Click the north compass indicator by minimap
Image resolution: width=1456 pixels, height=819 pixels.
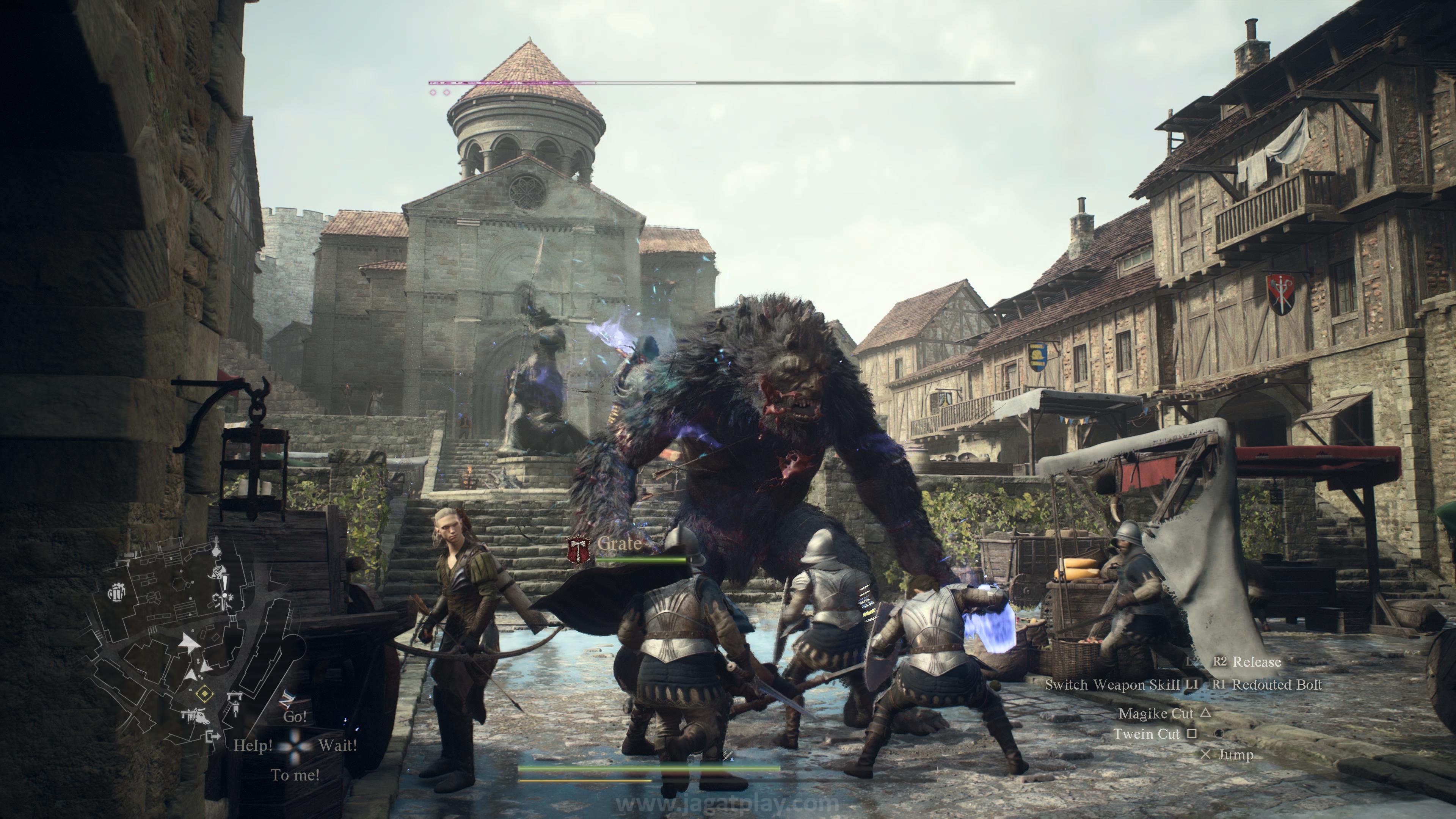point(288,698)
